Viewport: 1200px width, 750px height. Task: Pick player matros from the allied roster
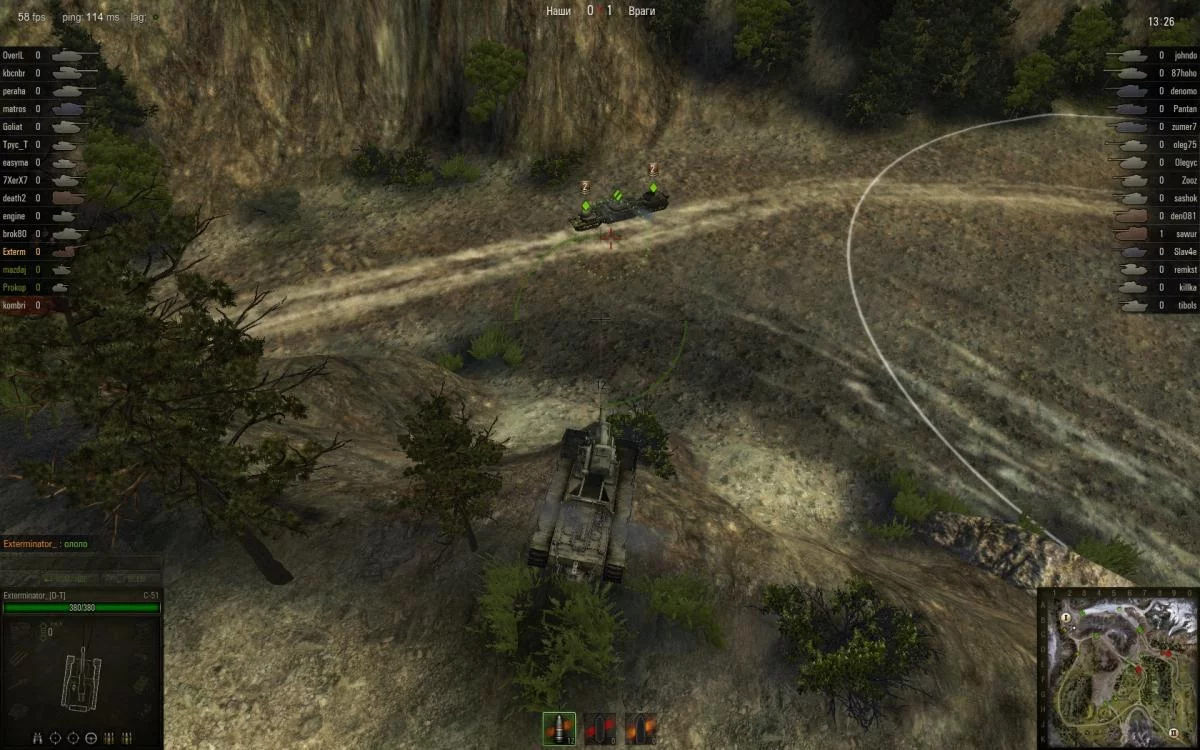click(x=14, y=109)
